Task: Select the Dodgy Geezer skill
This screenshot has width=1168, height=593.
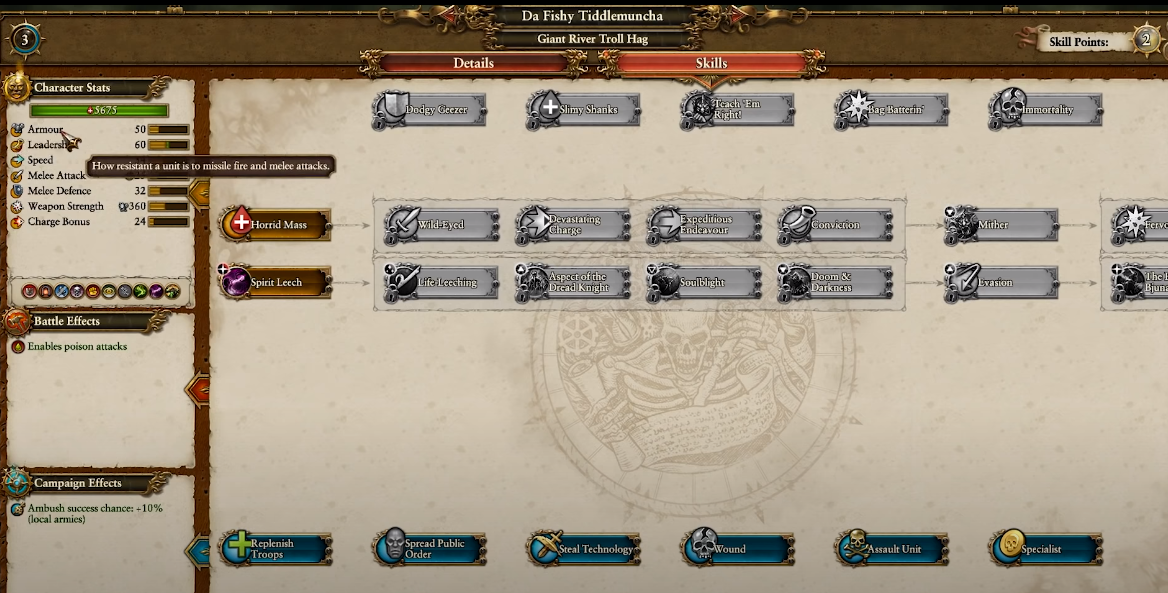Action: coord(431,110)
